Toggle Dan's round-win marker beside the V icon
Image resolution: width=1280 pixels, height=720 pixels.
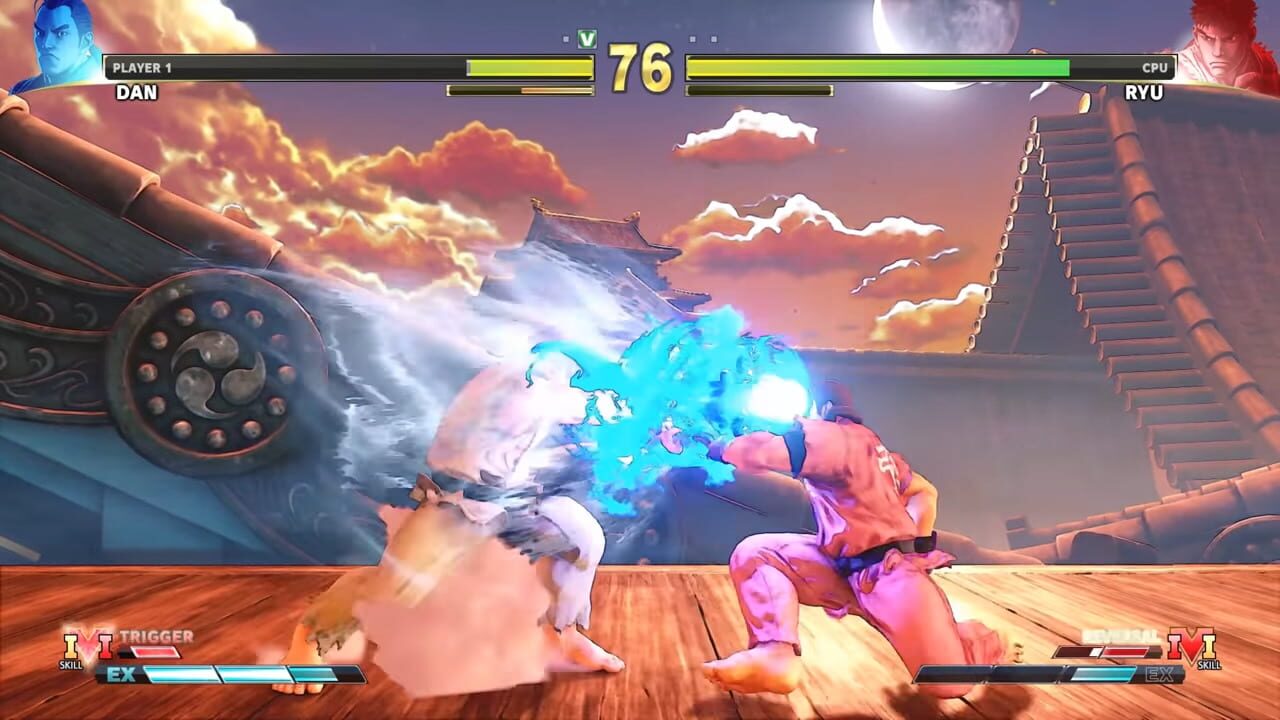point(567,38)
